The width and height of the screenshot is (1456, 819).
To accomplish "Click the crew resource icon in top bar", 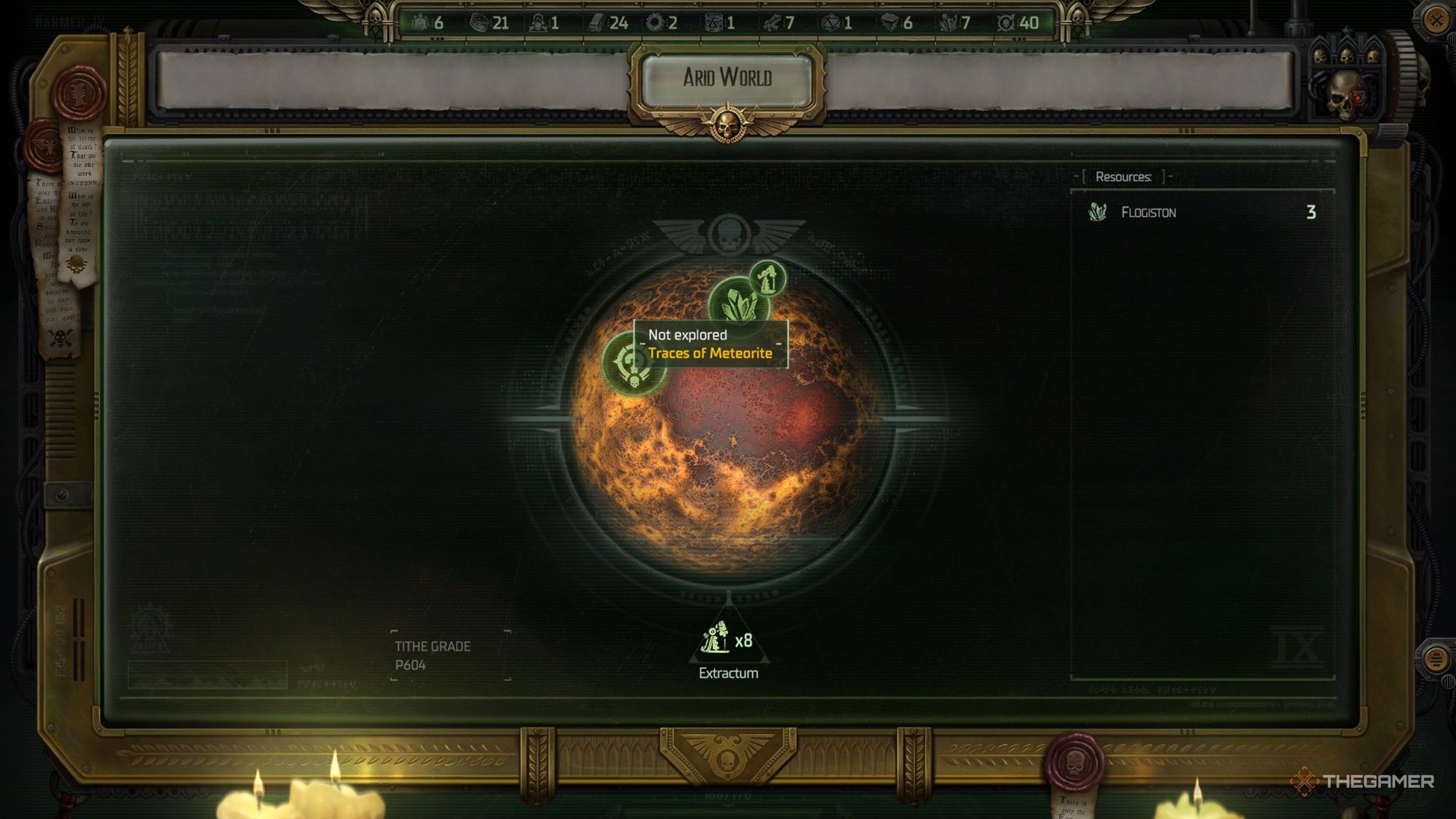I will pos(419,21).
